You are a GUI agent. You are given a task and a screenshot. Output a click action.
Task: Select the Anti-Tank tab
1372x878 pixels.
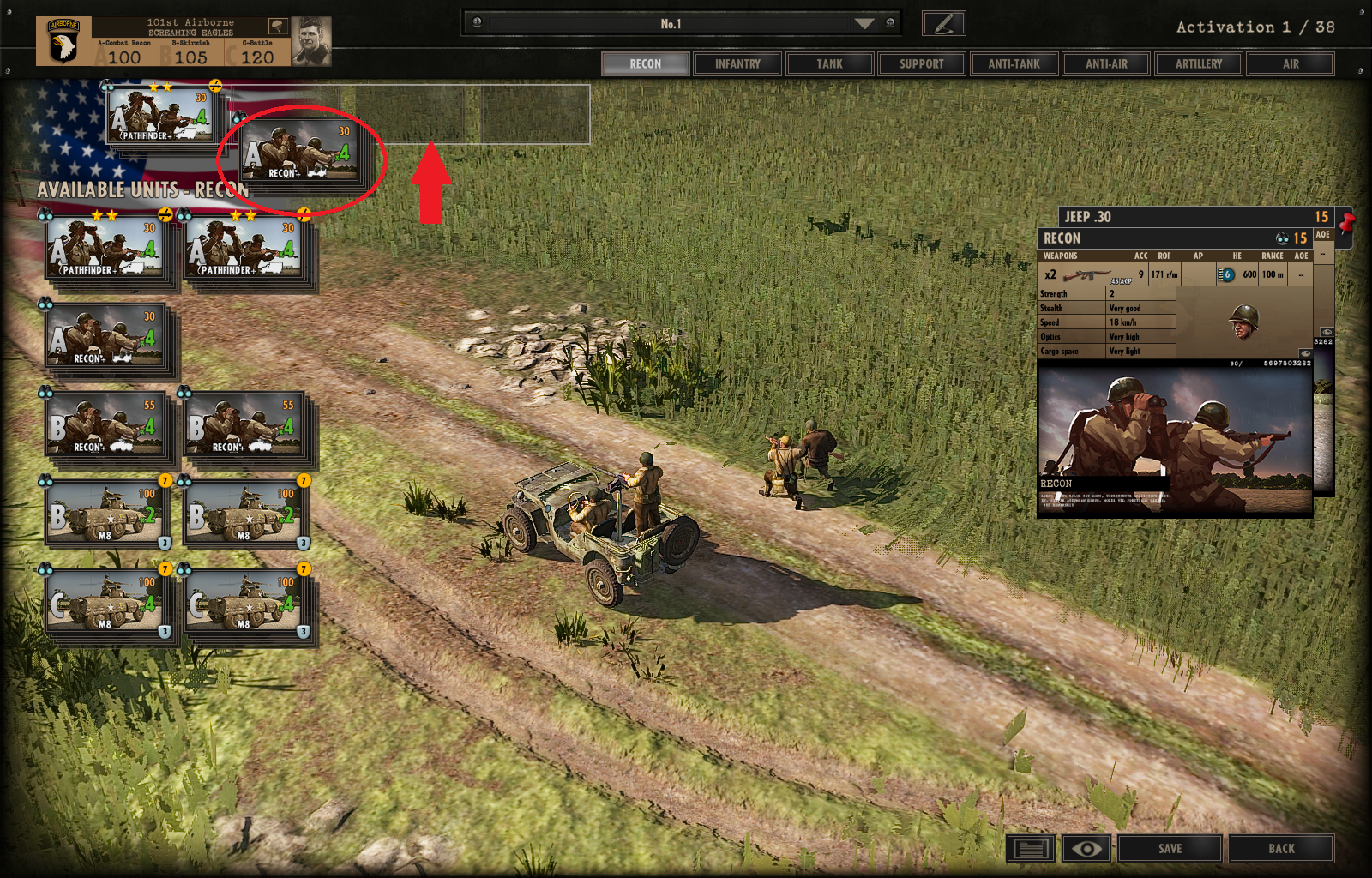pyautogui.click(x=1014, y=64)
